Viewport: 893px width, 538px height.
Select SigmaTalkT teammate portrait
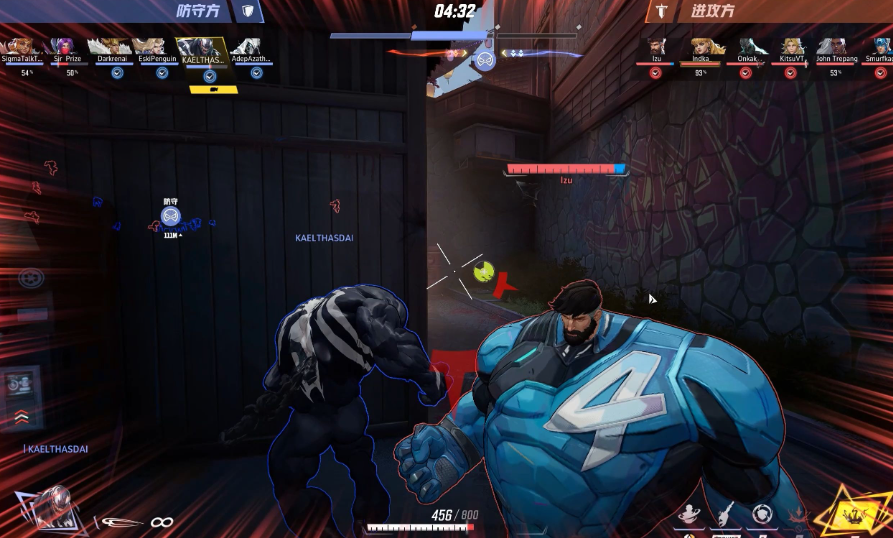pos(20,46)
